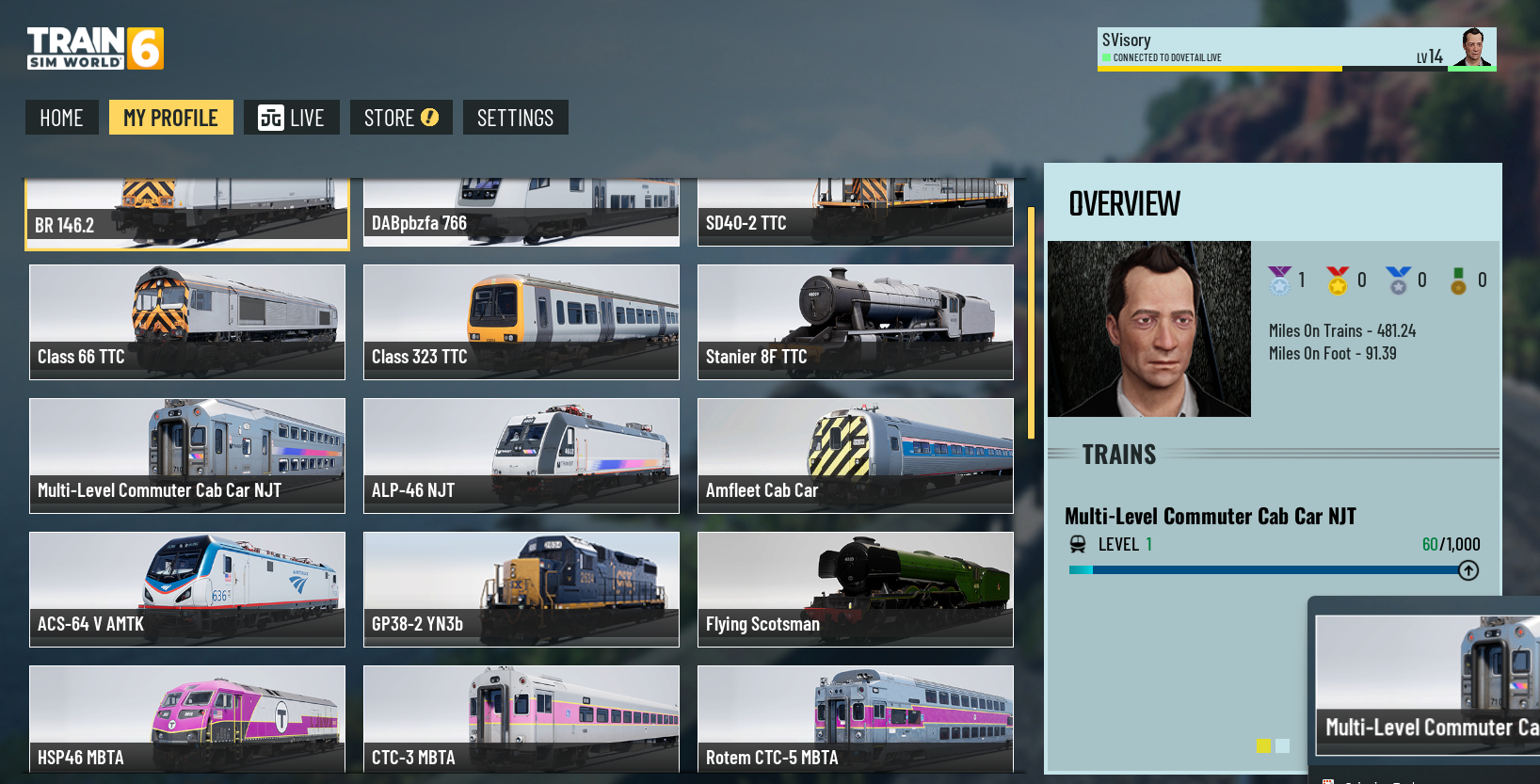Image resolution: width=1540 pixels, height=784 pixels.
Task: Select the Stanier 8F TTC locomotive
Action: click(x=855, y=322)
